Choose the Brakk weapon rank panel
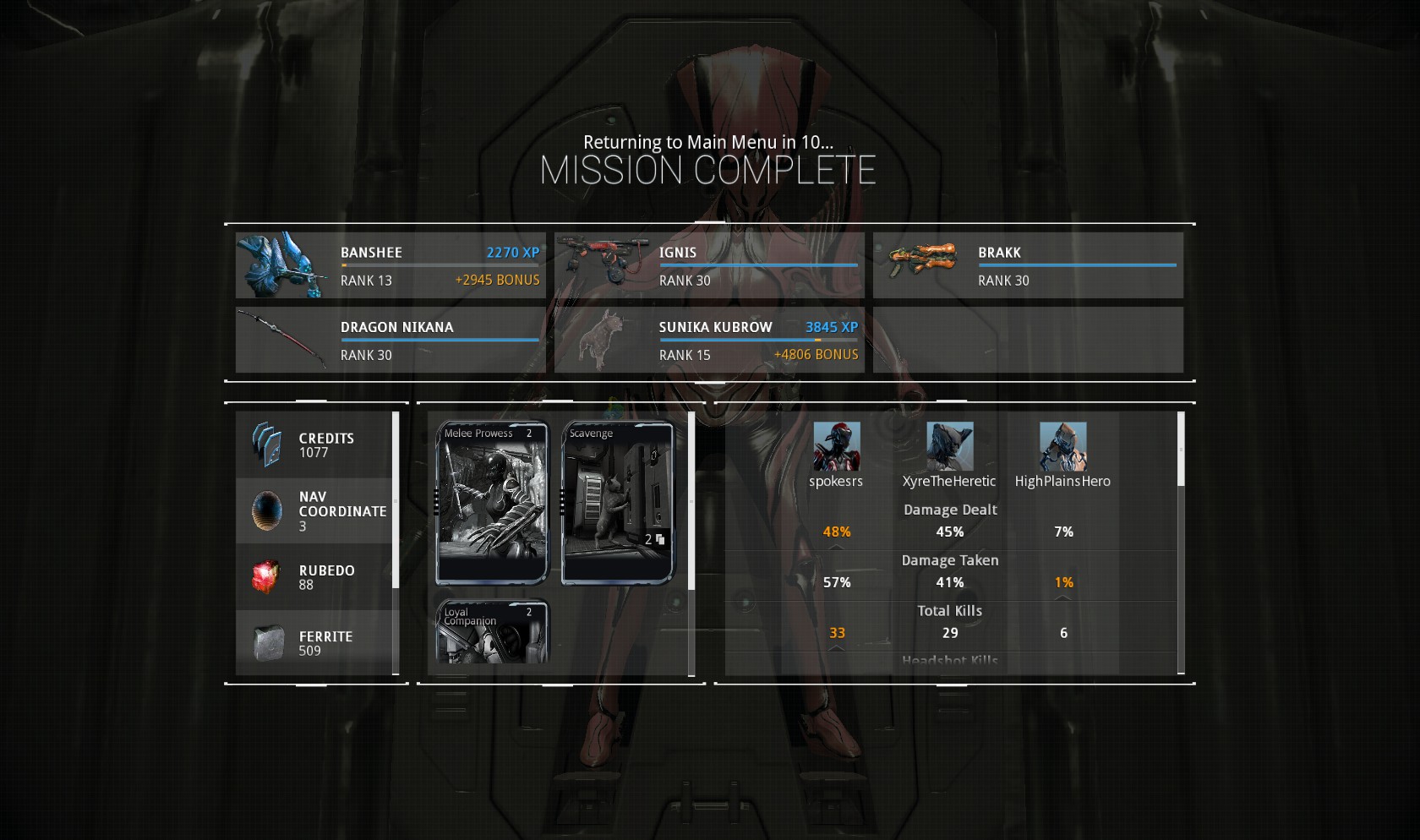 1028,265
